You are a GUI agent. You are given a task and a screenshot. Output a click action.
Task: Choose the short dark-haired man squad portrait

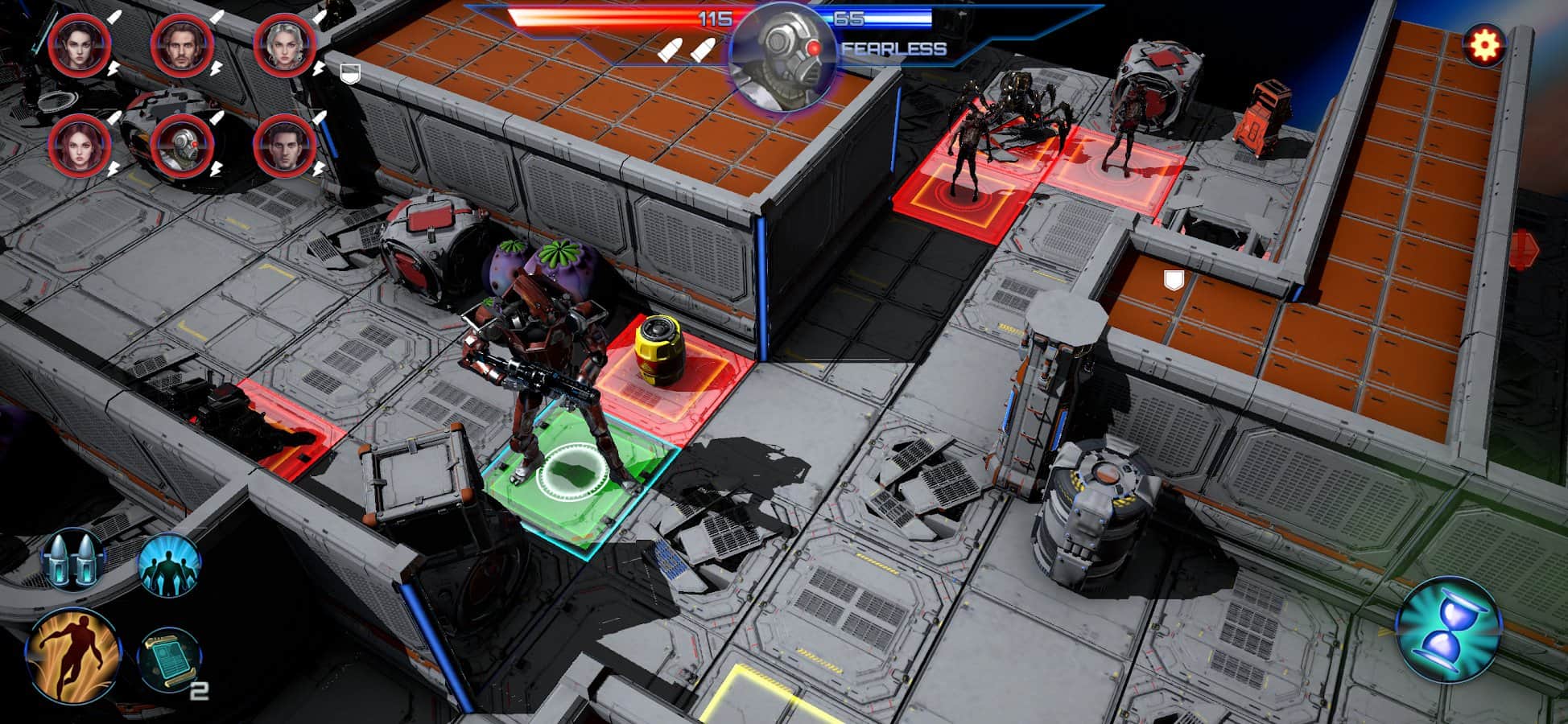(x=285, y=146)
